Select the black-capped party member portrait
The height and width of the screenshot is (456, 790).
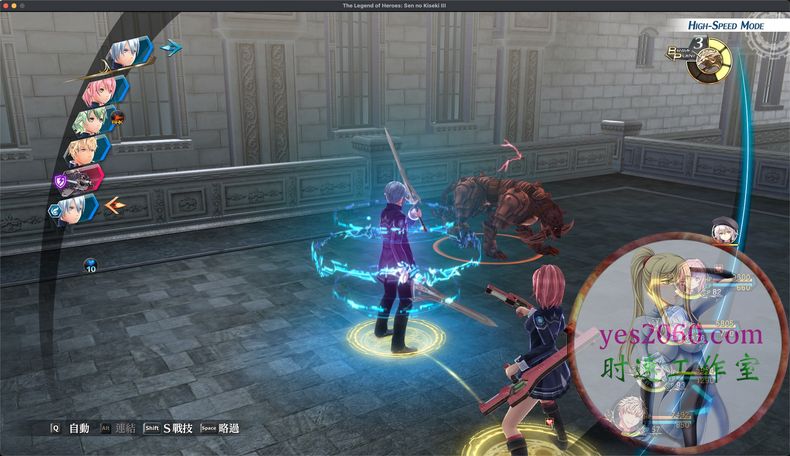(x=724, y=230)
